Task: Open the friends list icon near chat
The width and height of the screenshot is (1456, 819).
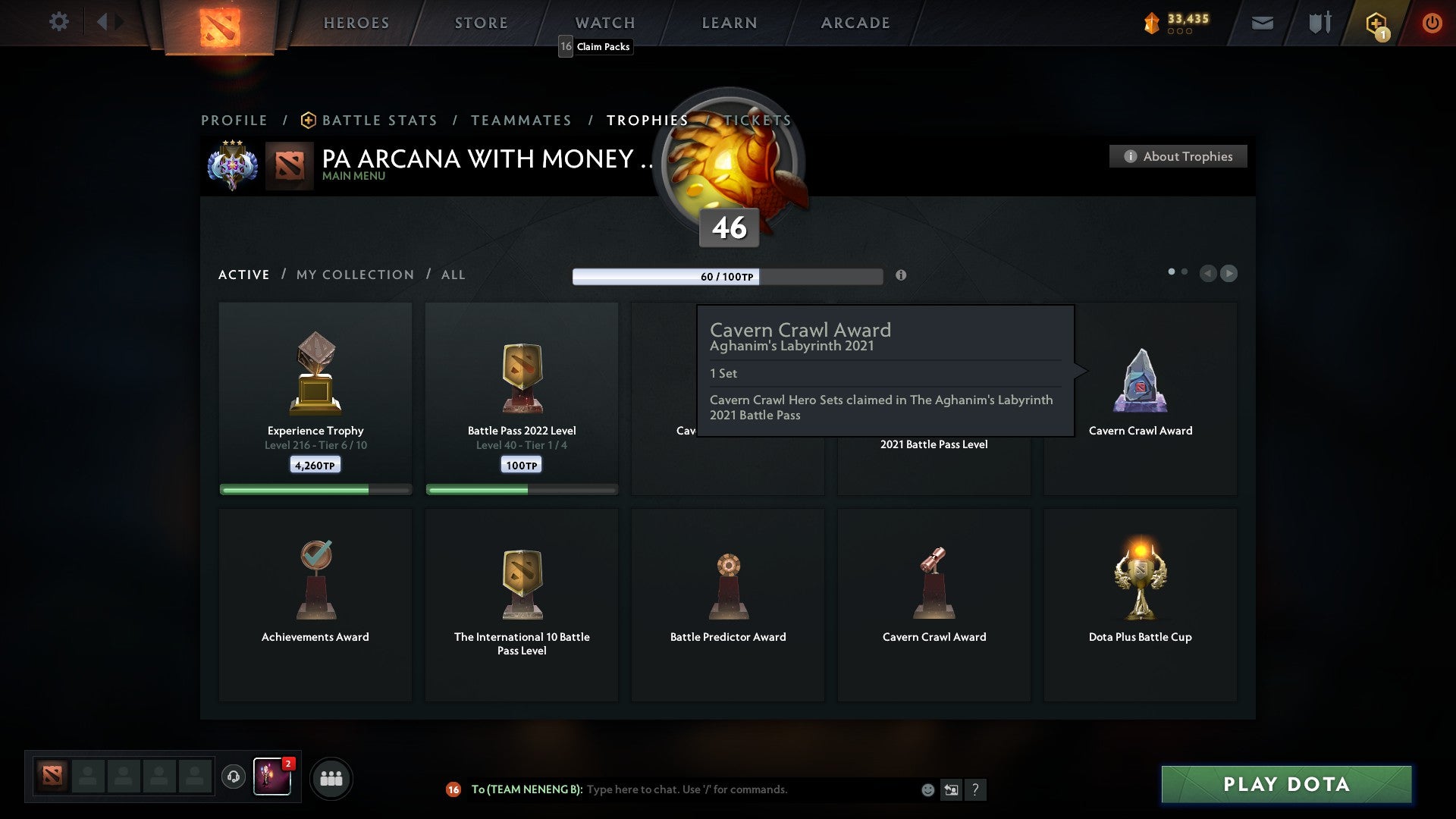Action: pos(331,778)
